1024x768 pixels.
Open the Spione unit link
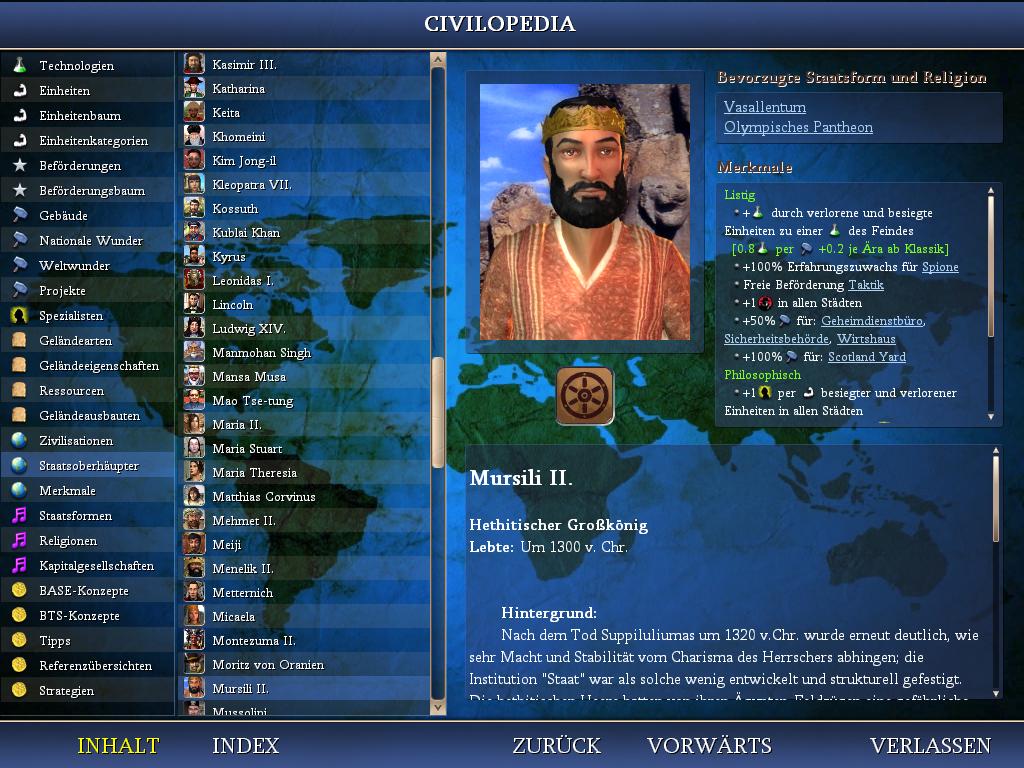click(939, 267)
